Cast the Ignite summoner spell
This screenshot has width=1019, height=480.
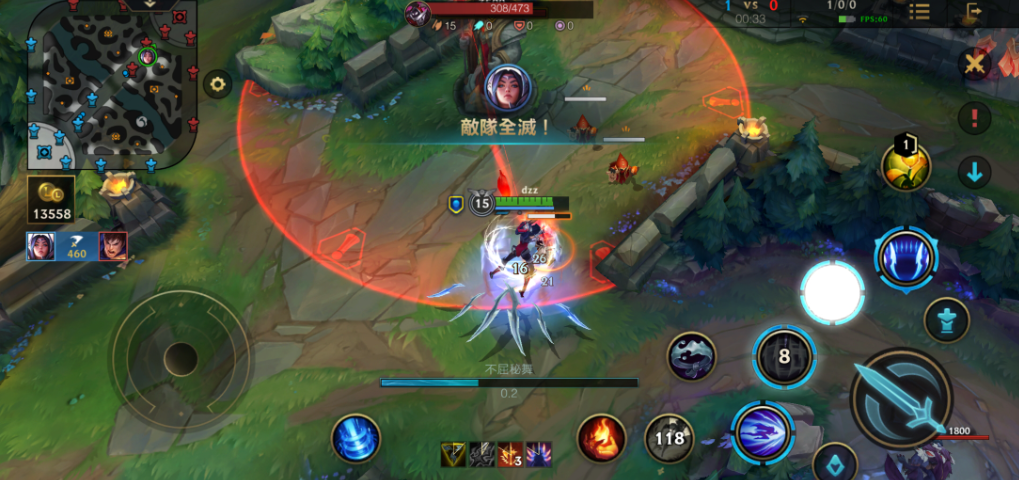click(x=602, y=438)
